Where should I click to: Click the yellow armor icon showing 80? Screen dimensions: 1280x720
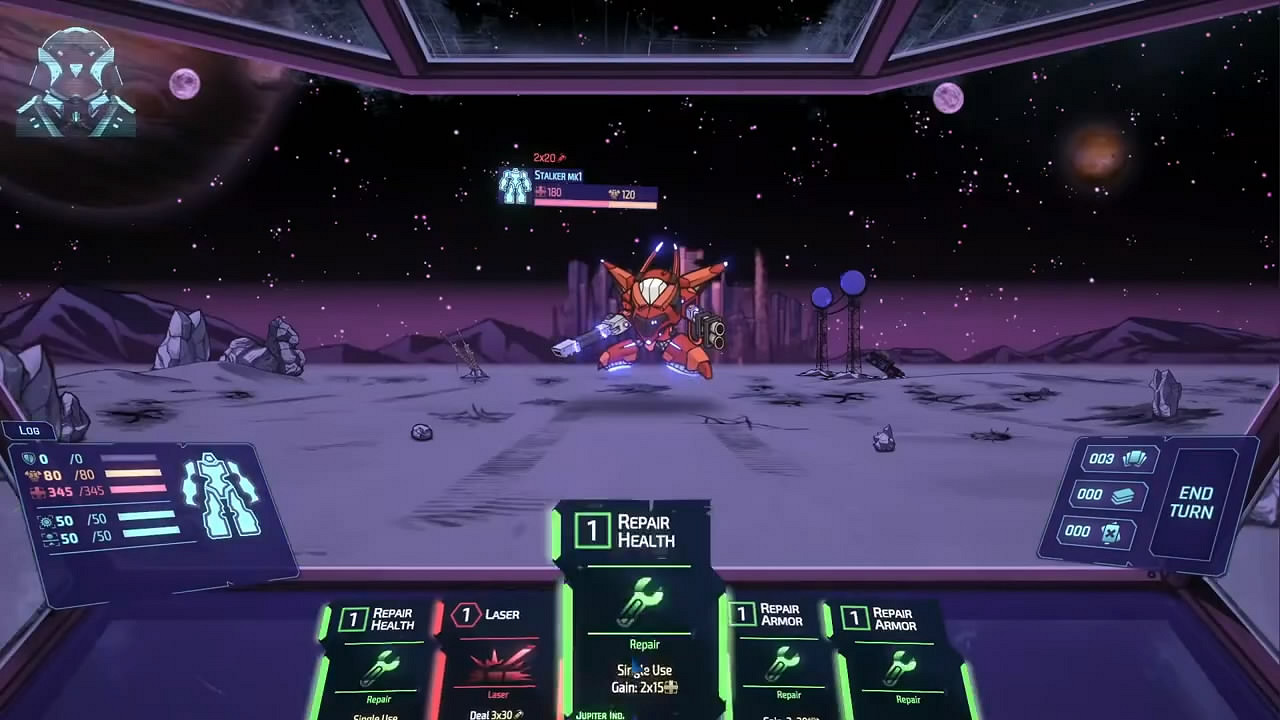click(x=34, y=475)
